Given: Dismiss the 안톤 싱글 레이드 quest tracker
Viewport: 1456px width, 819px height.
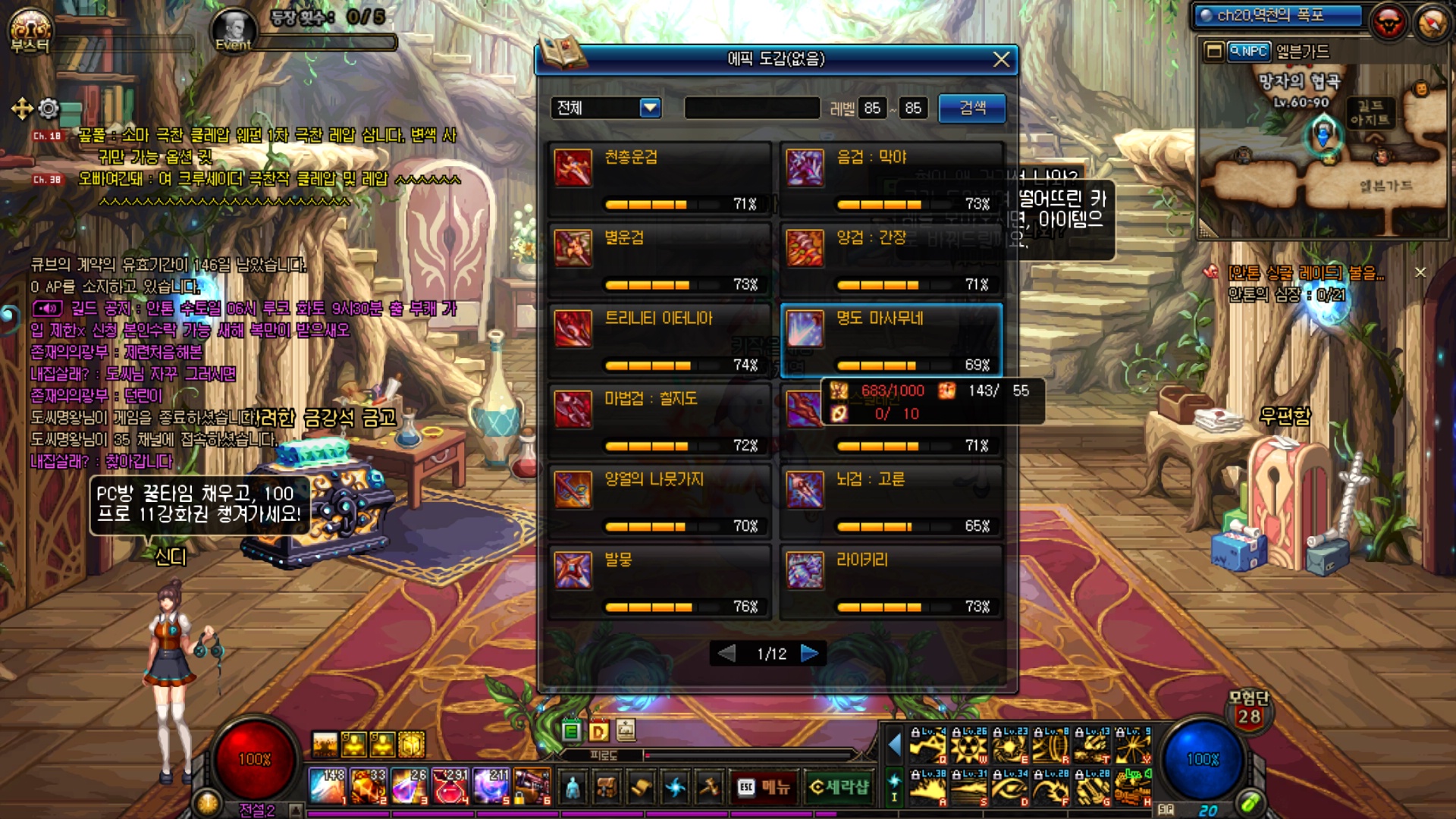Looking at the screenshot, I should point(1420,272).
